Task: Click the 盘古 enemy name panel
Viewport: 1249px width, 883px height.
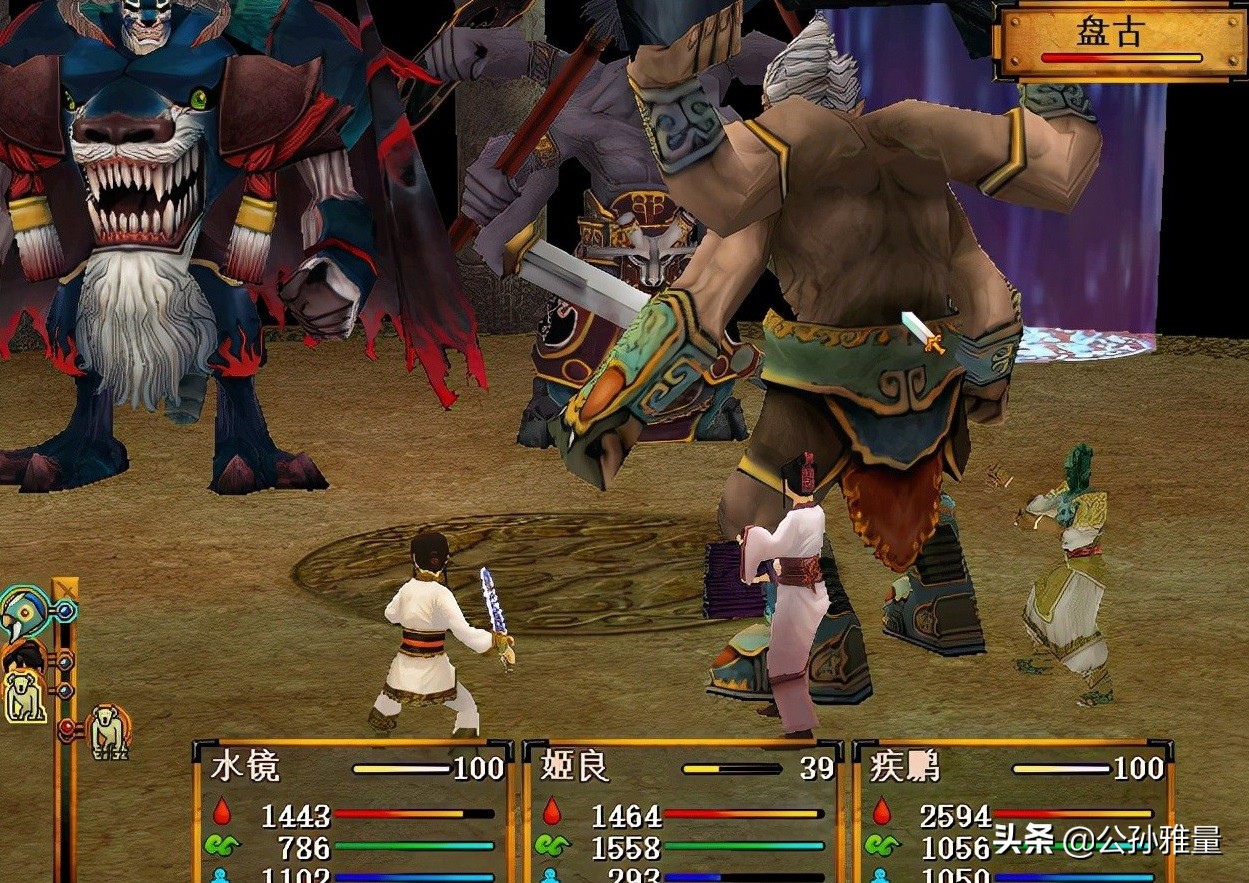Action: click(1120, 40)
